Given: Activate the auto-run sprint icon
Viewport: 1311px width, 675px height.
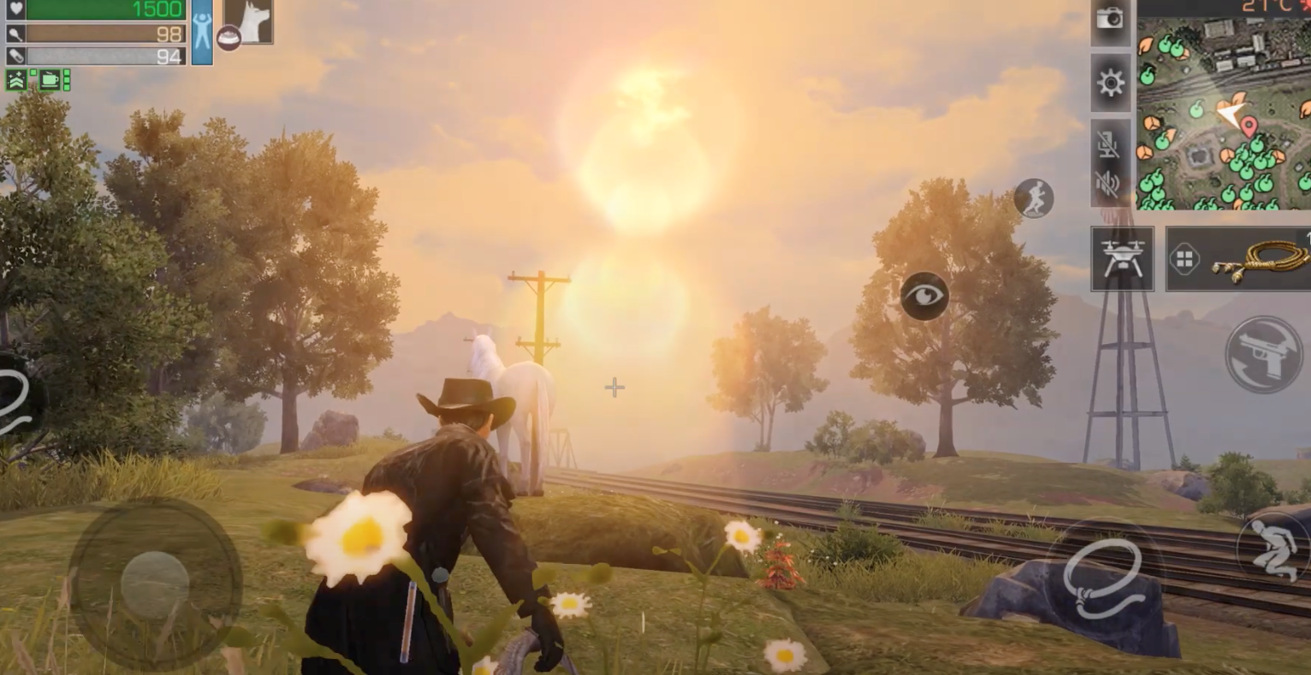Looking at the screenshot, I should pos(1033,199).
